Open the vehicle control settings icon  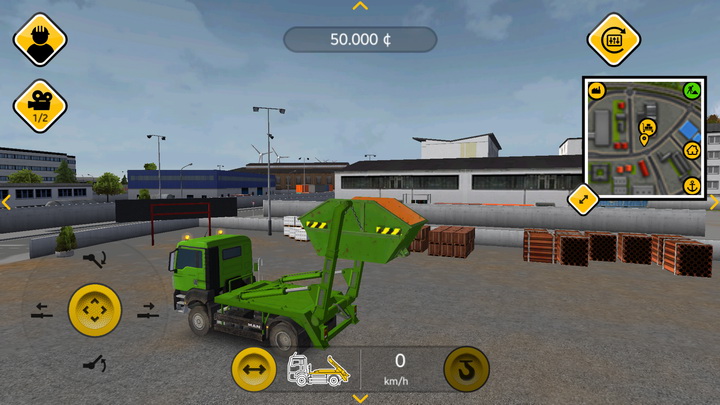[x=613, y=40]
